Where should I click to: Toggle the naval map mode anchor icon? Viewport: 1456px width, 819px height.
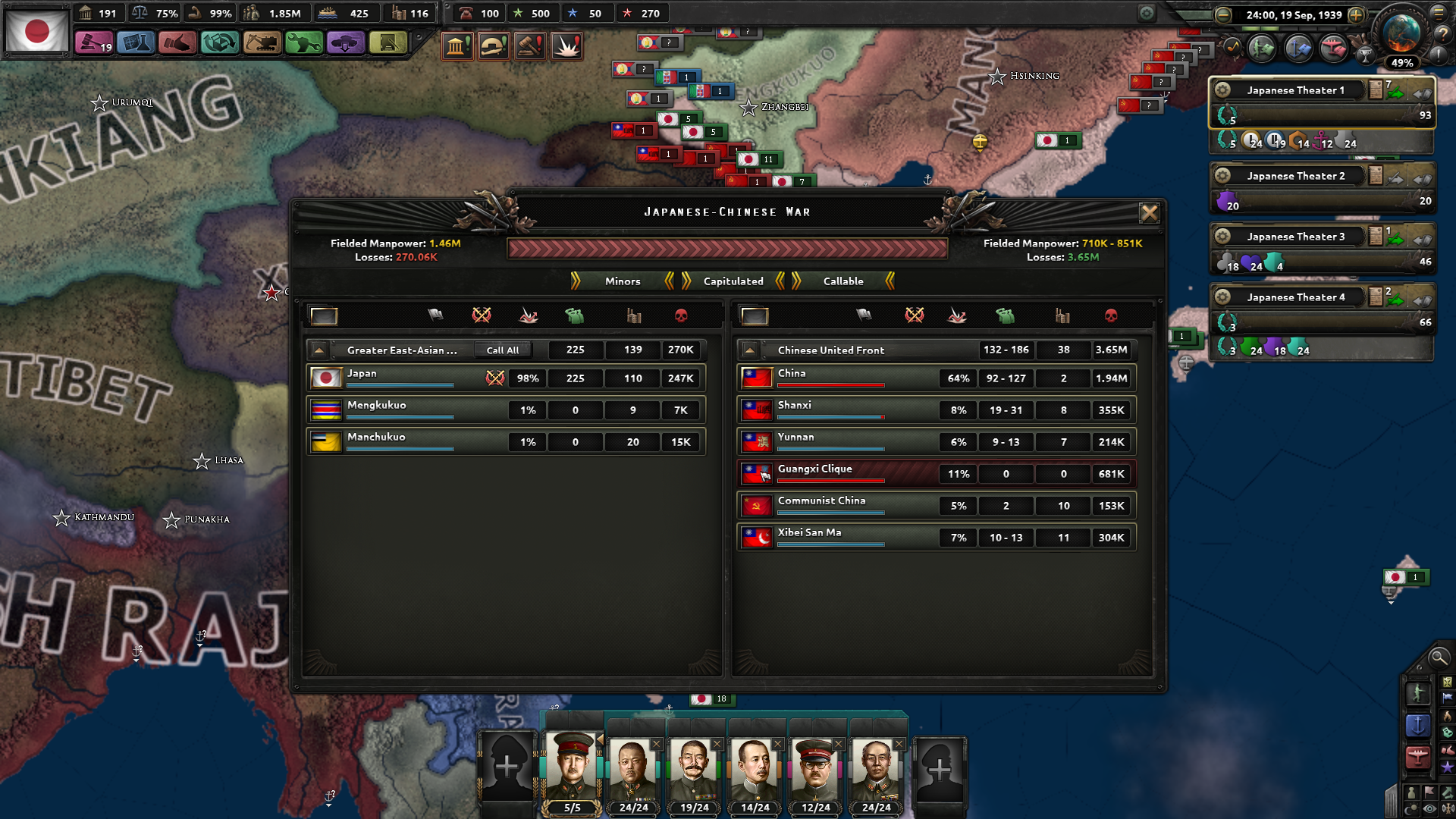pyautogui.click(x=1419, y=725)
